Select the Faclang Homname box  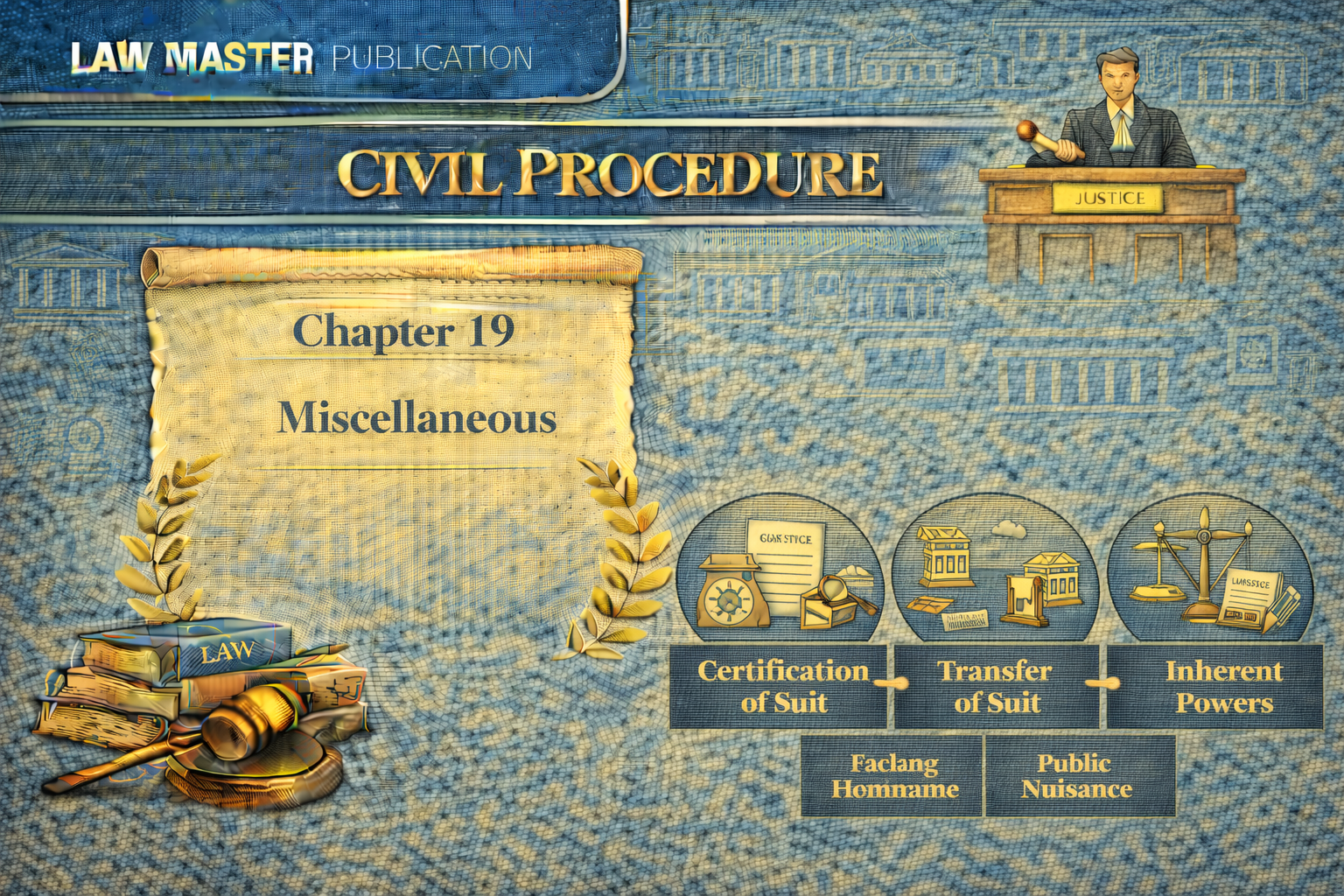click(892, 776)
